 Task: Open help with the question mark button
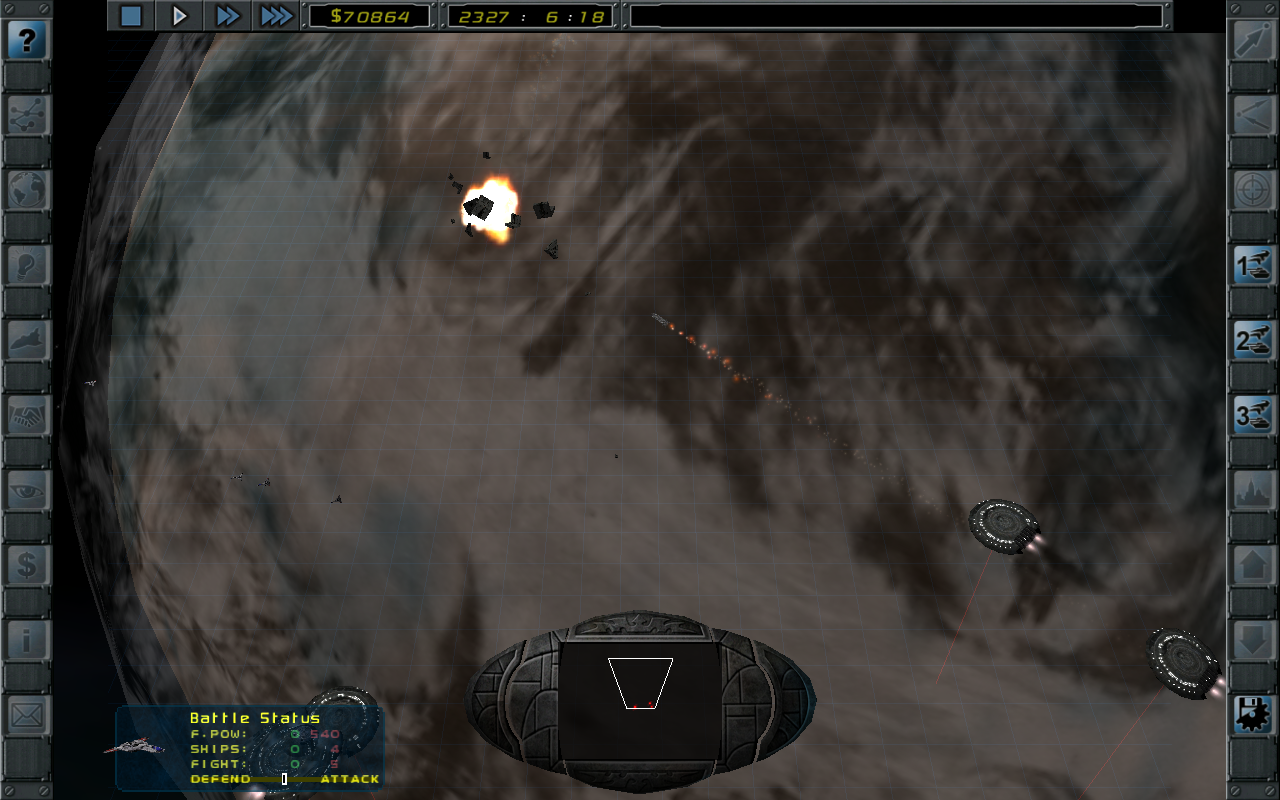[x=27, y=42]
